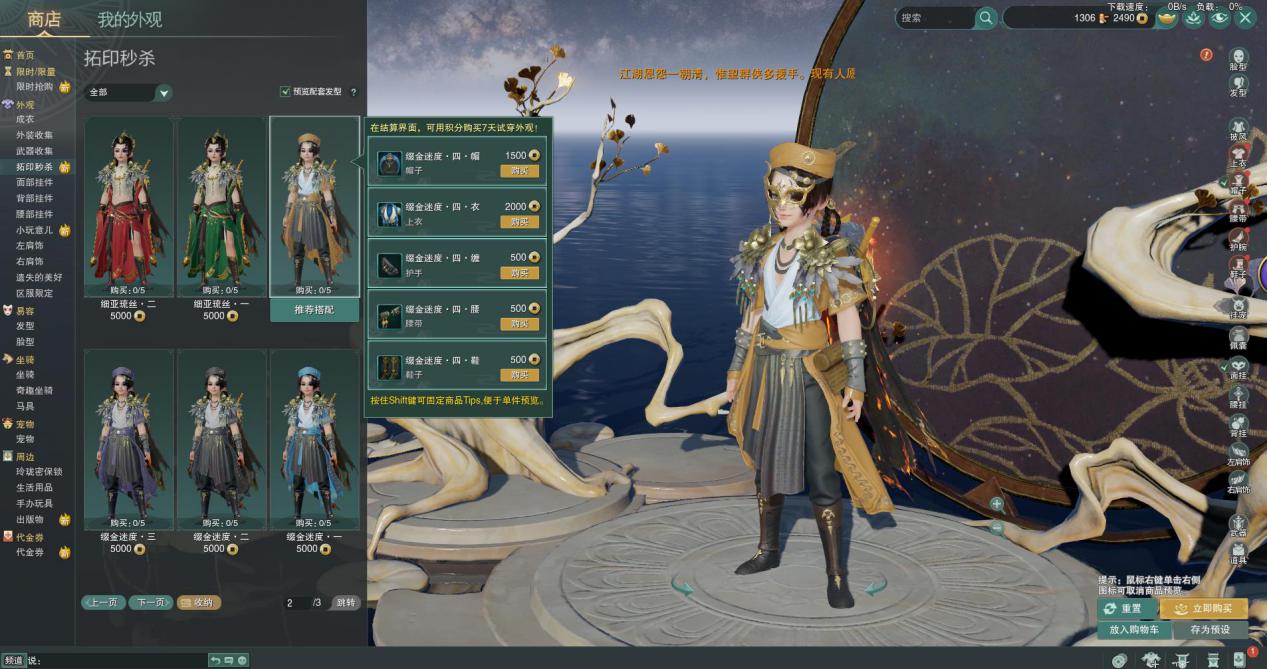
Task: Reset the preview with 重置
Action: (x=1126, y=608)
